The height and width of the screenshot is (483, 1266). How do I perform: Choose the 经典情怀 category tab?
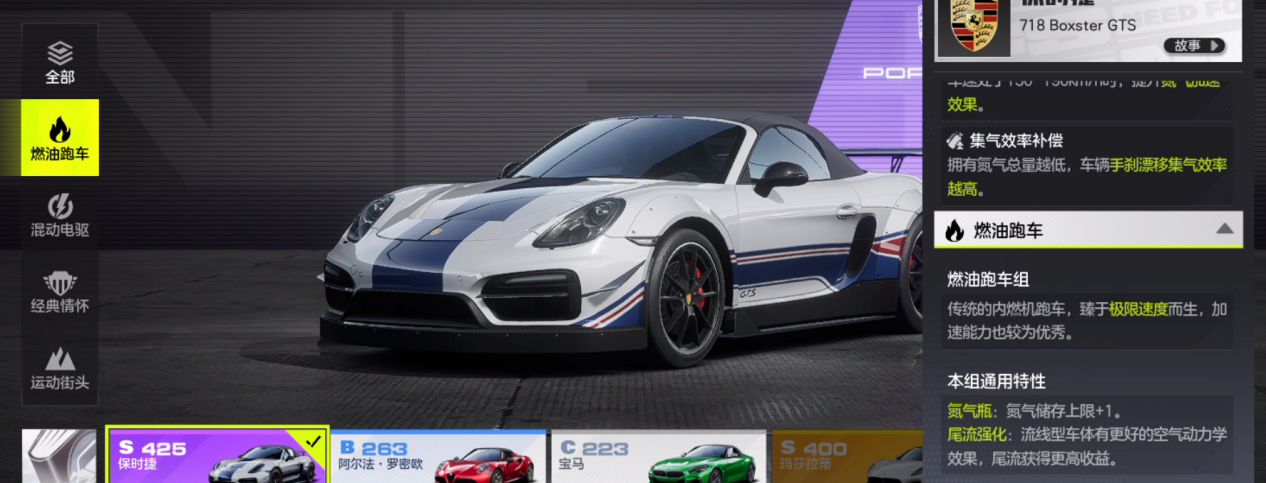pos(60,291)
